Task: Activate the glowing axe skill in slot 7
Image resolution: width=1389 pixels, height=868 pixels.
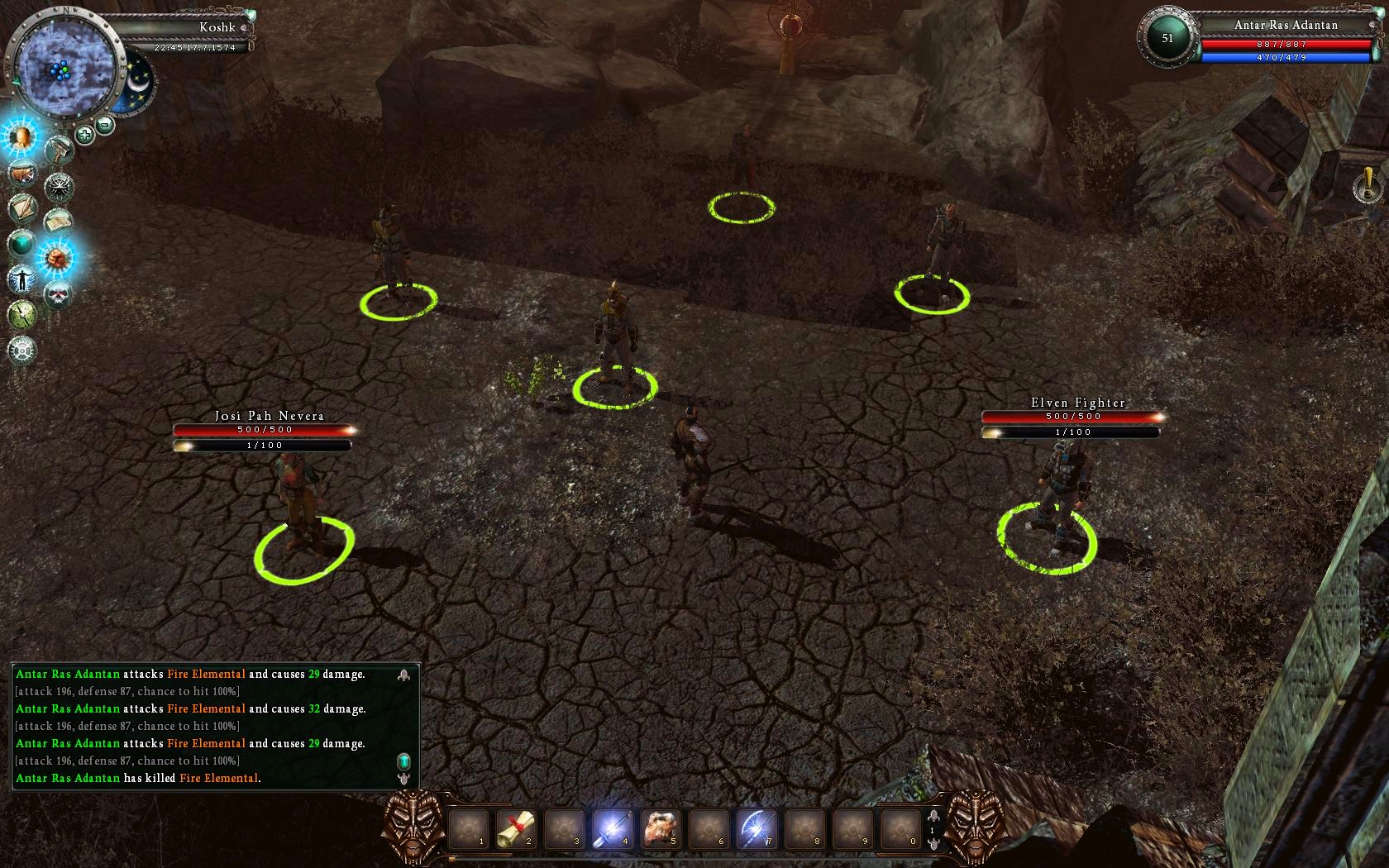Action: [x=756, y=827]
